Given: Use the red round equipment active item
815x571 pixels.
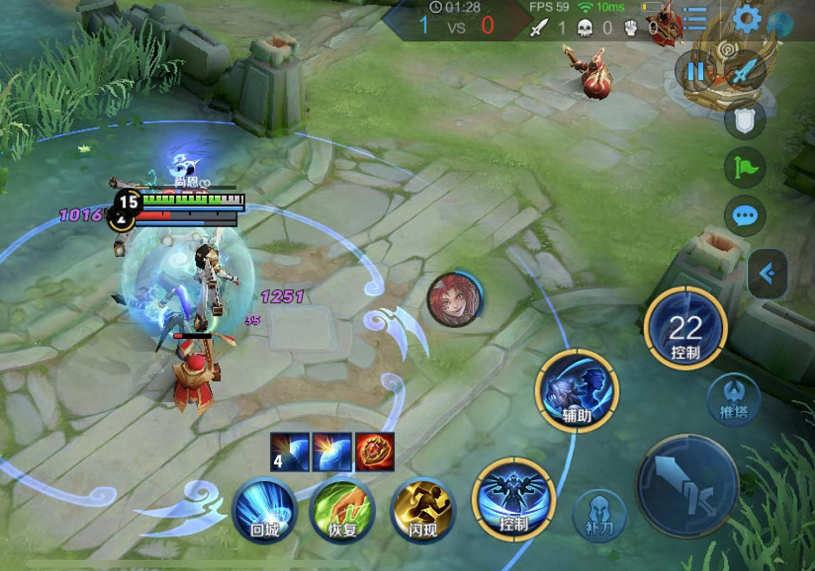Looking at the screenshot, I should 375,451.
